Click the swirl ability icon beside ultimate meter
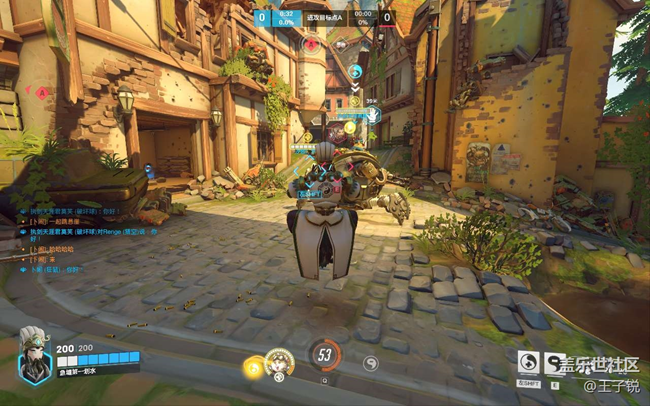 coord(371,358)
